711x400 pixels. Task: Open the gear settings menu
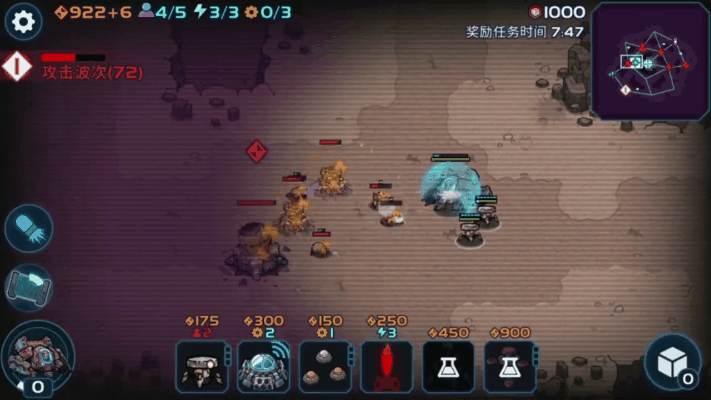click(22, 20)
